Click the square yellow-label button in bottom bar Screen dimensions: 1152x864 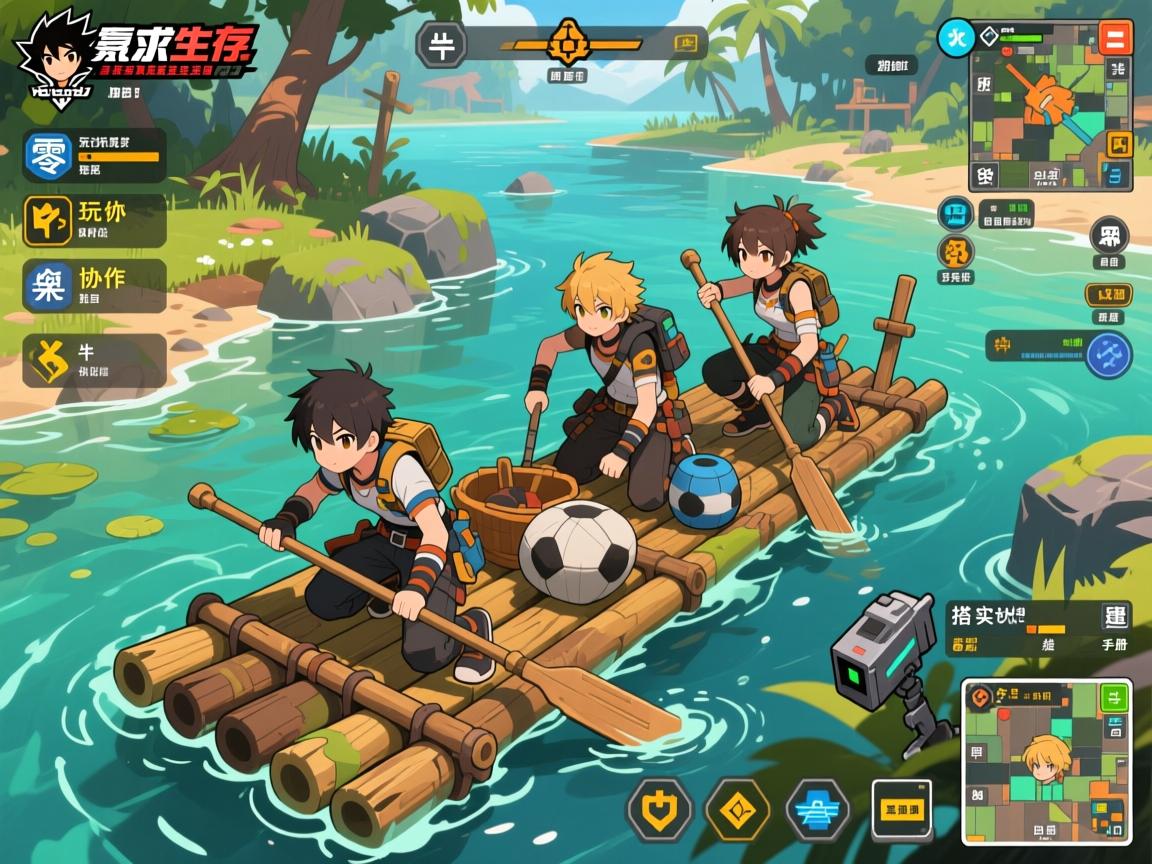coord(901,808)
